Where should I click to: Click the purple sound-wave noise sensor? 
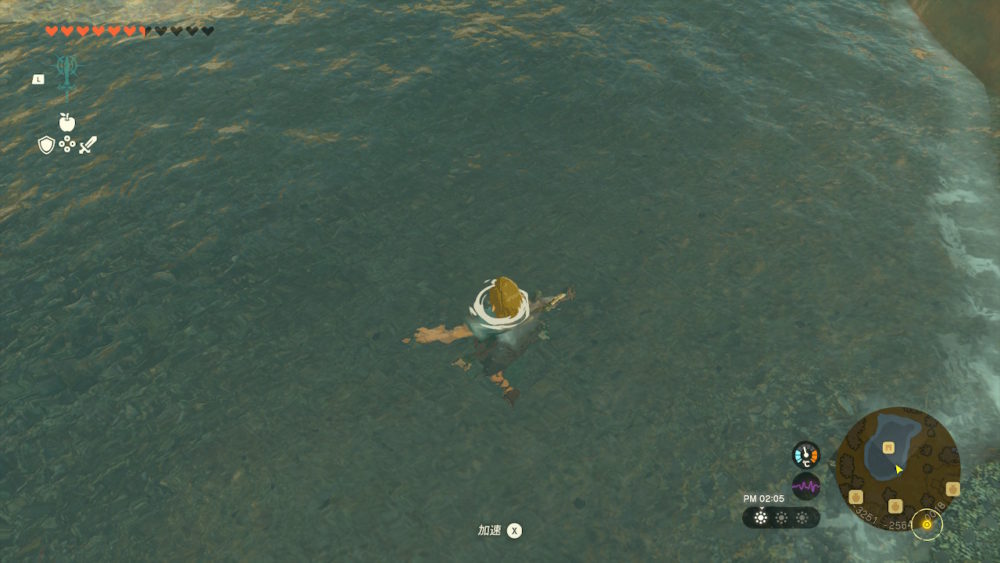(x=805, y=486)
